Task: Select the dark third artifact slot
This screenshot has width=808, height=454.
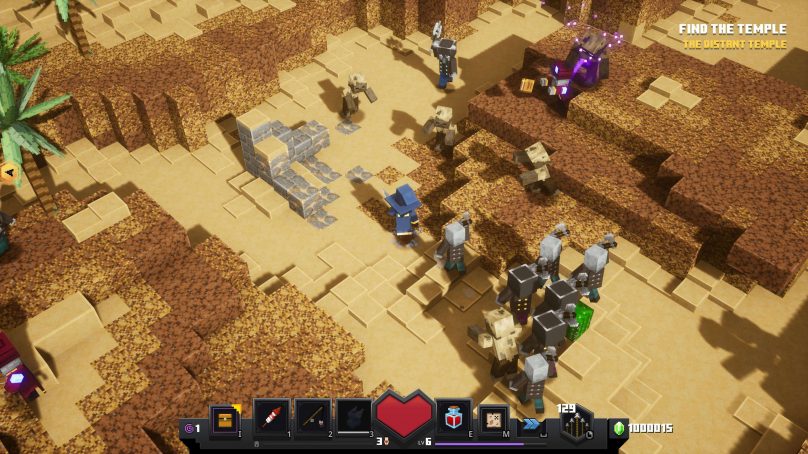Action: click(x=354, y=416)
